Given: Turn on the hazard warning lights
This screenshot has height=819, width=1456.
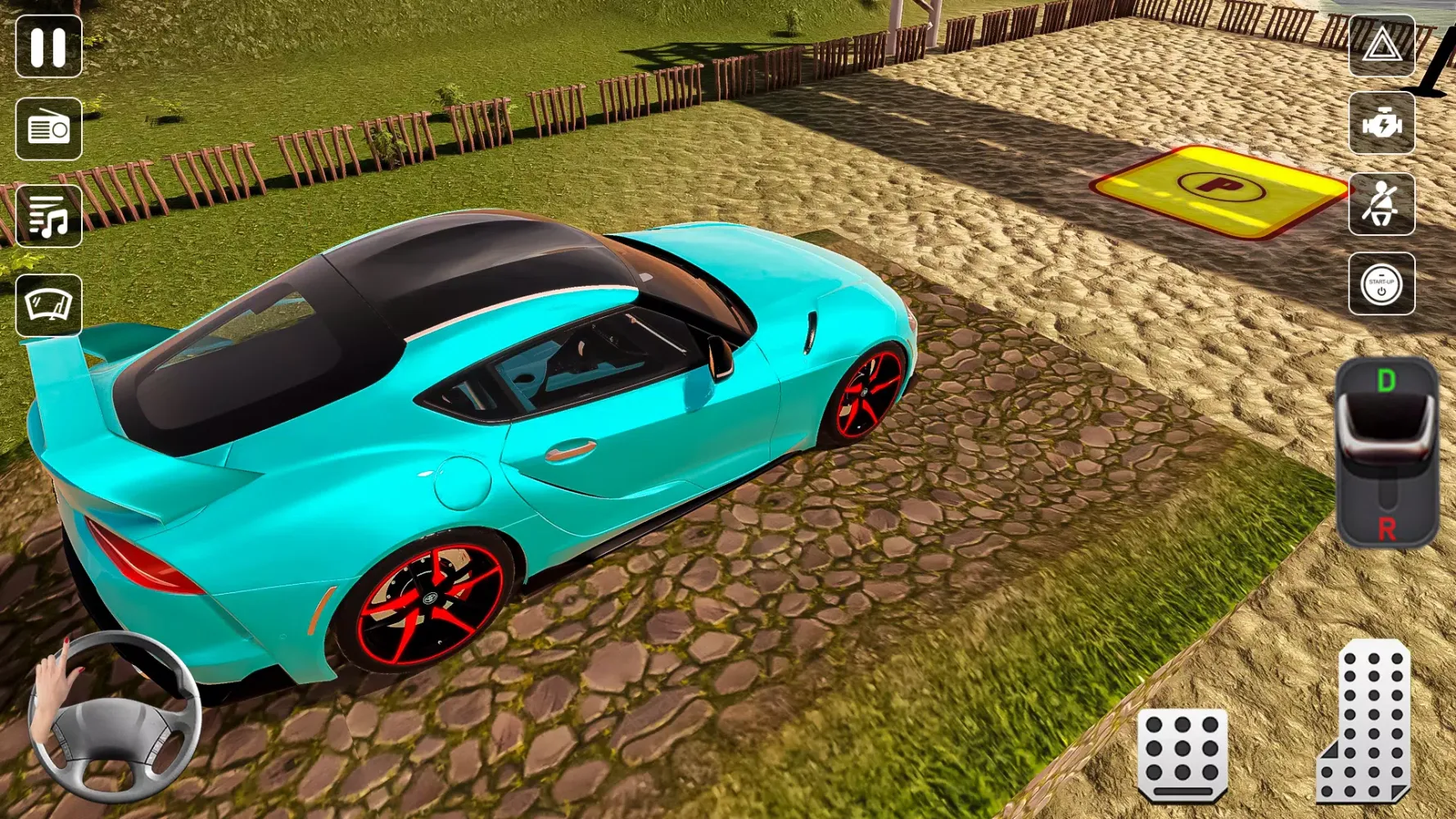Looking at the screenshot, I should 1384,47.
